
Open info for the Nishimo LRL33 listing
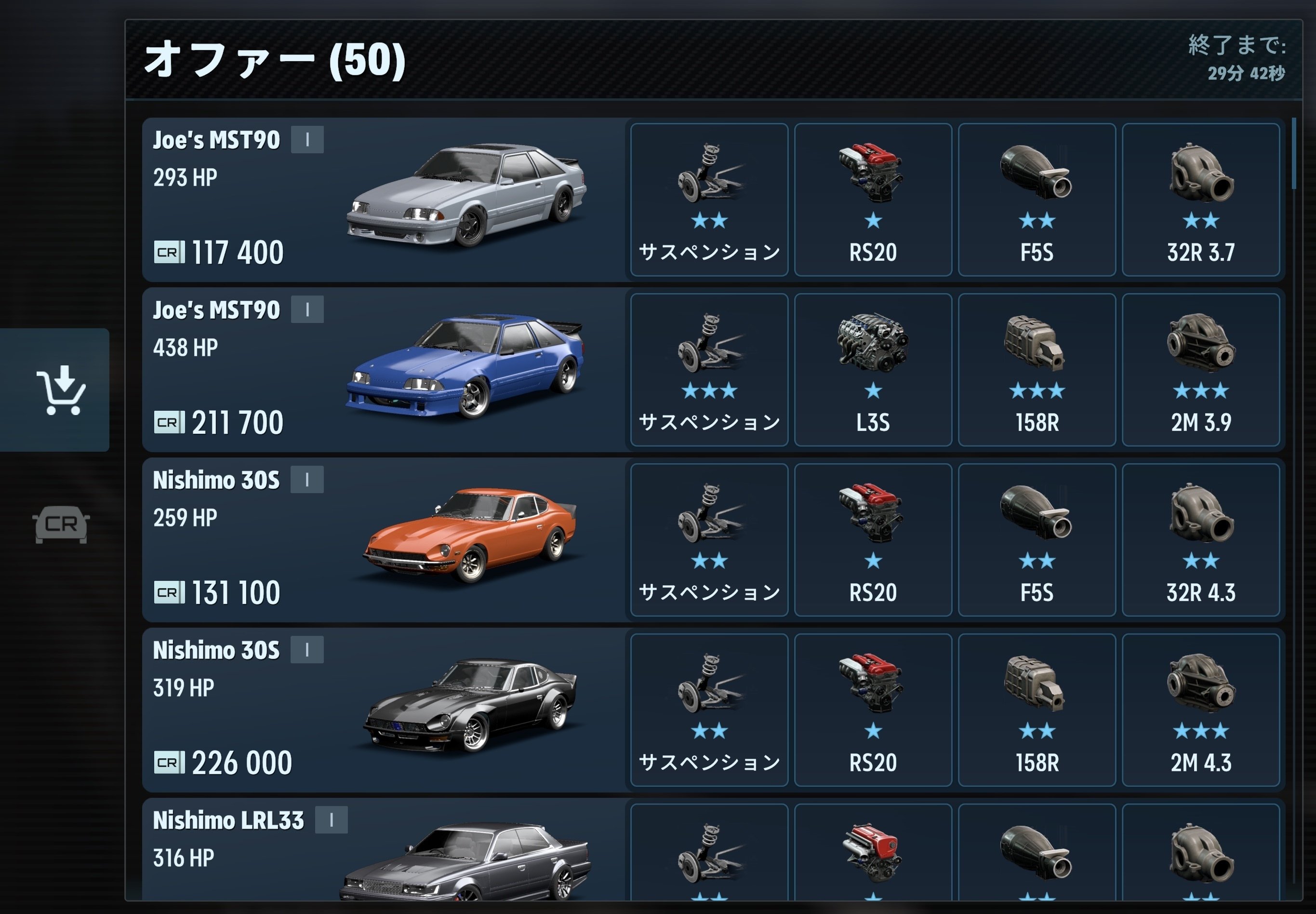coord(331,820)
